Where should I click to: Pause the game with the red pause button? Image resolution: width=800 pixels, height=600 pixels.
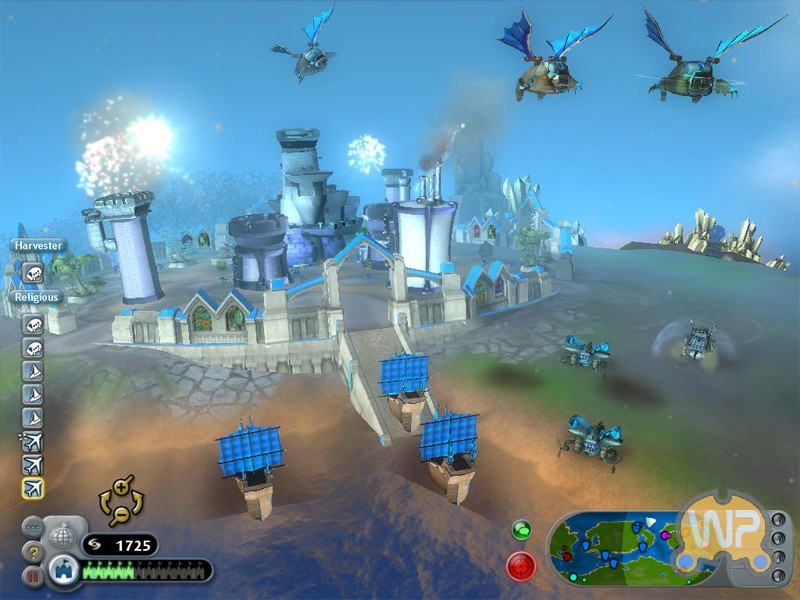(x=32, y=575)
